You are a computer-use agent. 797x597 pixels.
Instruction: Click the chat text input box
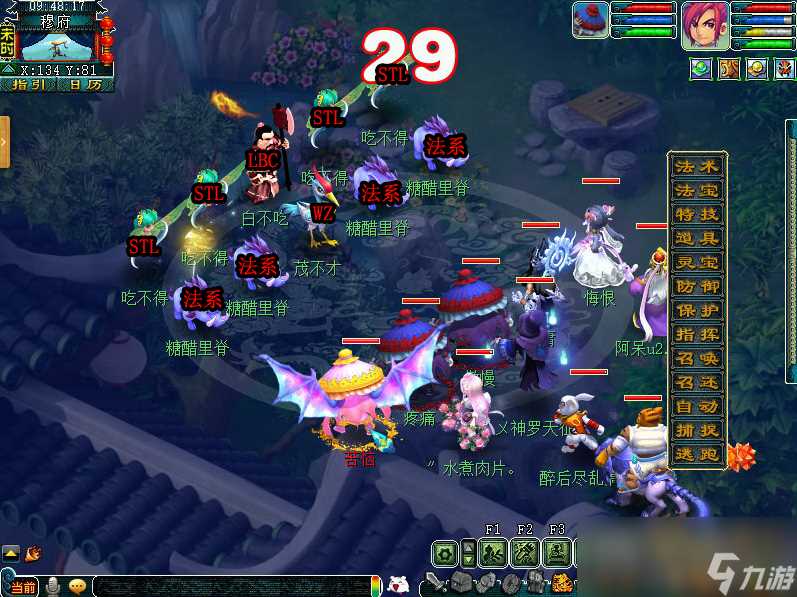(230, 586)
